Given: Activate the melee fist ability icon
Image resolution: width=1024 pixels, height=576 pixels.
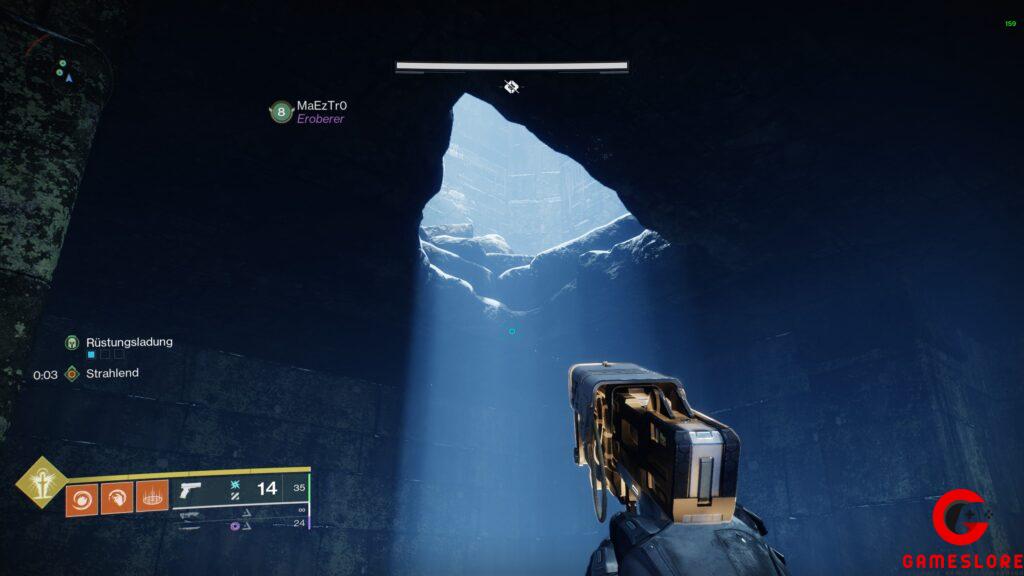Looking at the screenshot, I should tap(116, 497).
